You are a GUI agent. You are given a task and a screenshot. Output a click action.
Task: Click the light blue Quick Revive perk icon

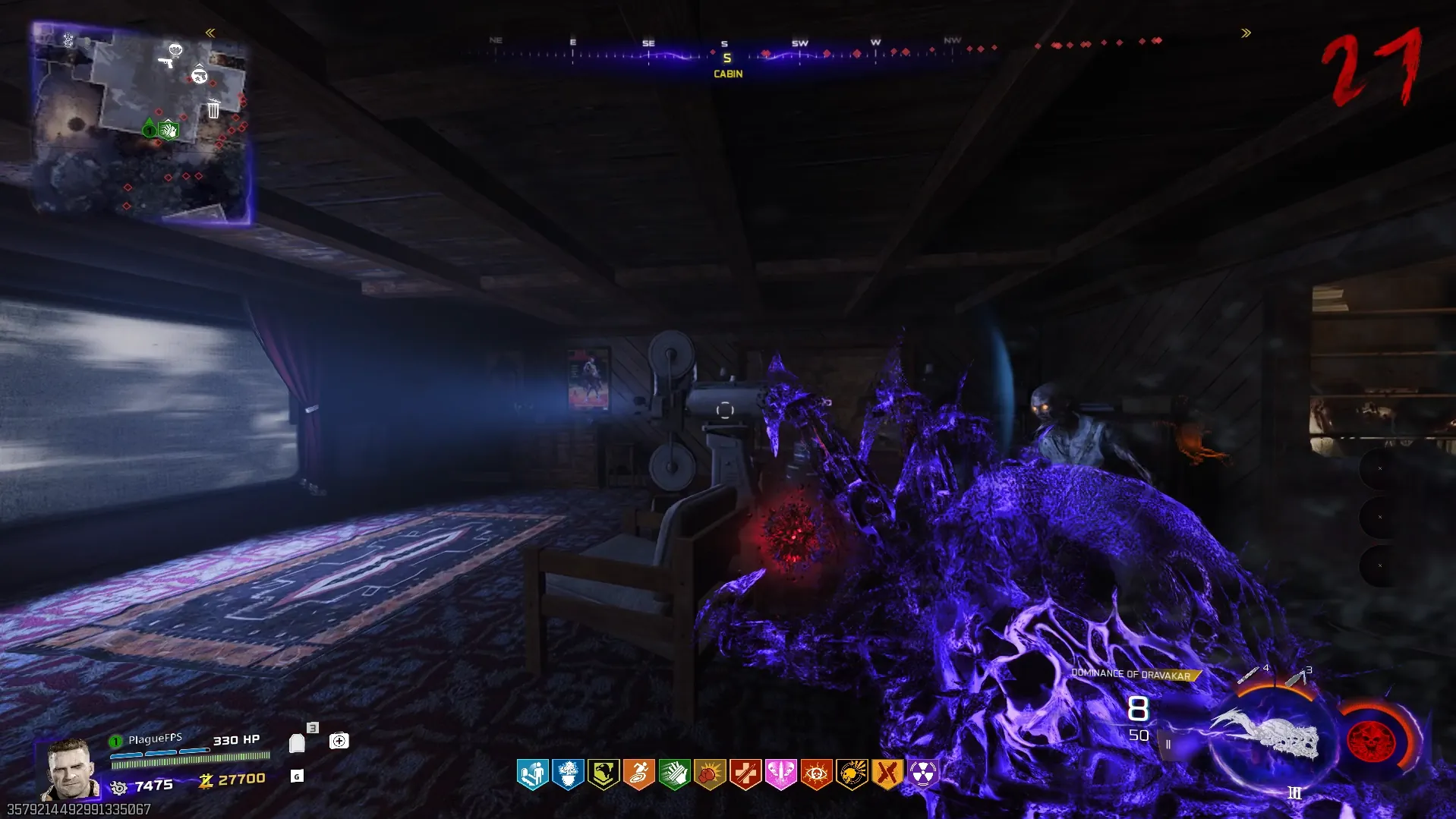point(532,774)
